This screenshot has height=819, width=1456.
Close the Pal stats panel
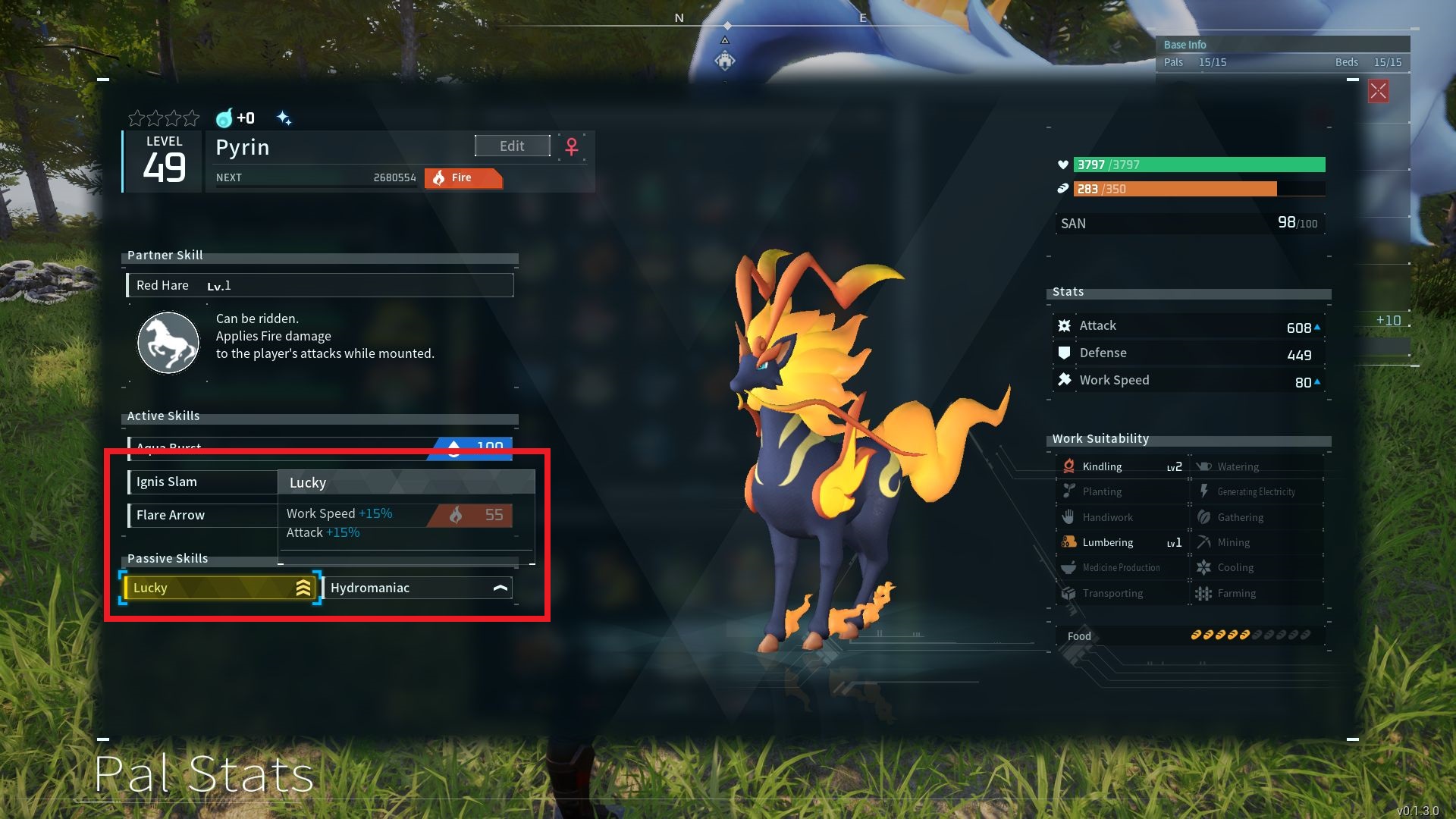[1378, 92]
